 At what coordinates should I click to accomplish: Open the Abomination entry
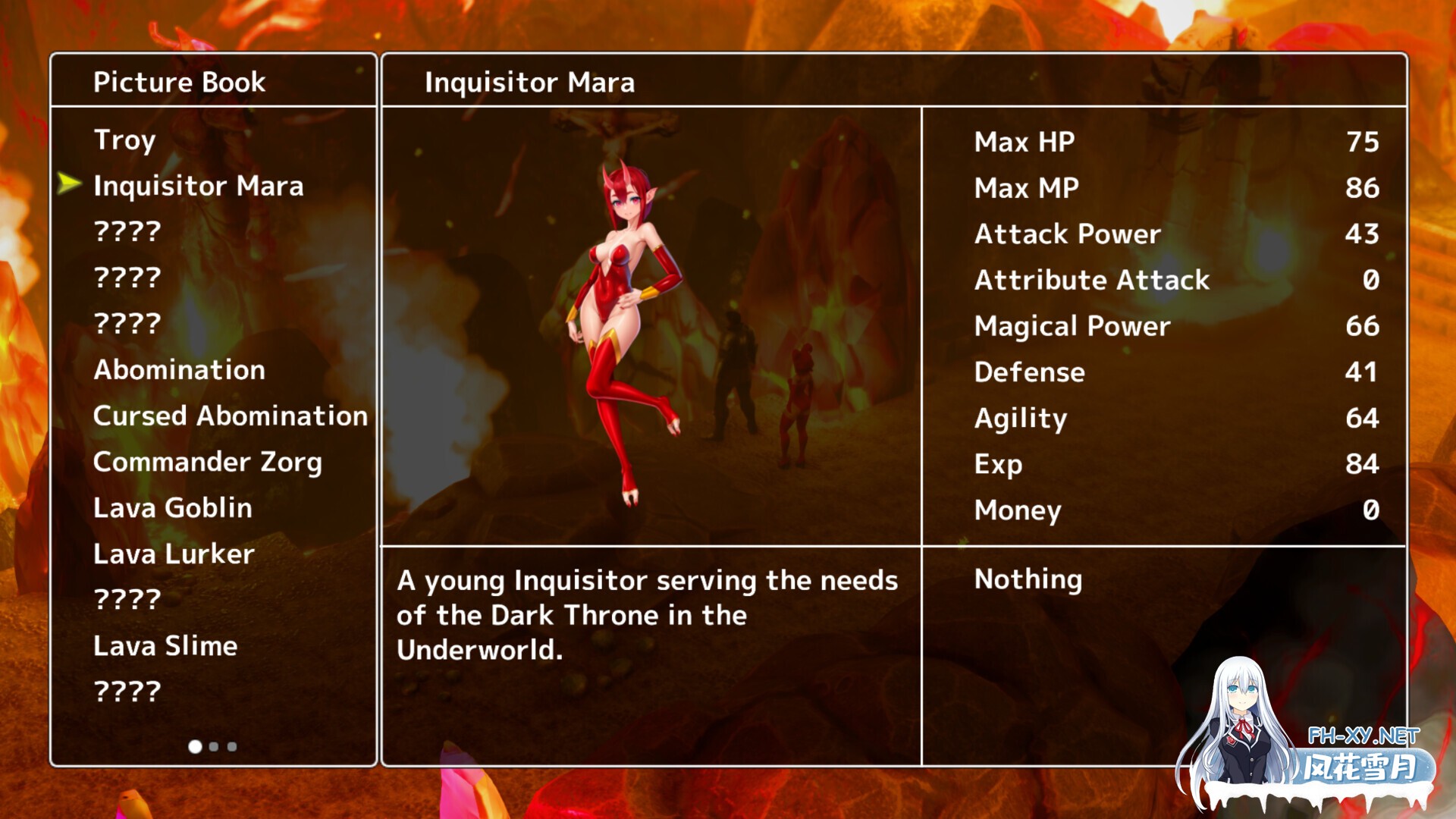pos(179,370)
